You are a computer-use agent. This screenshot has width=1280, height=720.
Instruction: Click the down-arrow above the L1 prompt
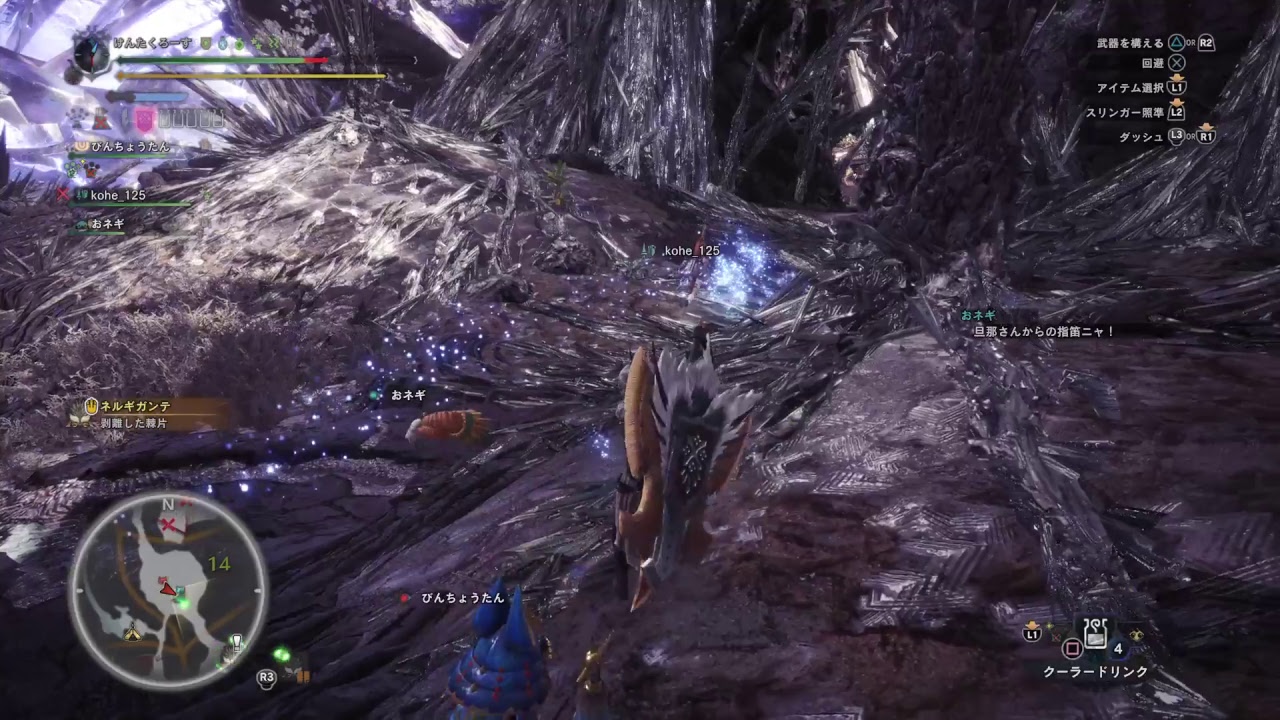point(1177,78)
